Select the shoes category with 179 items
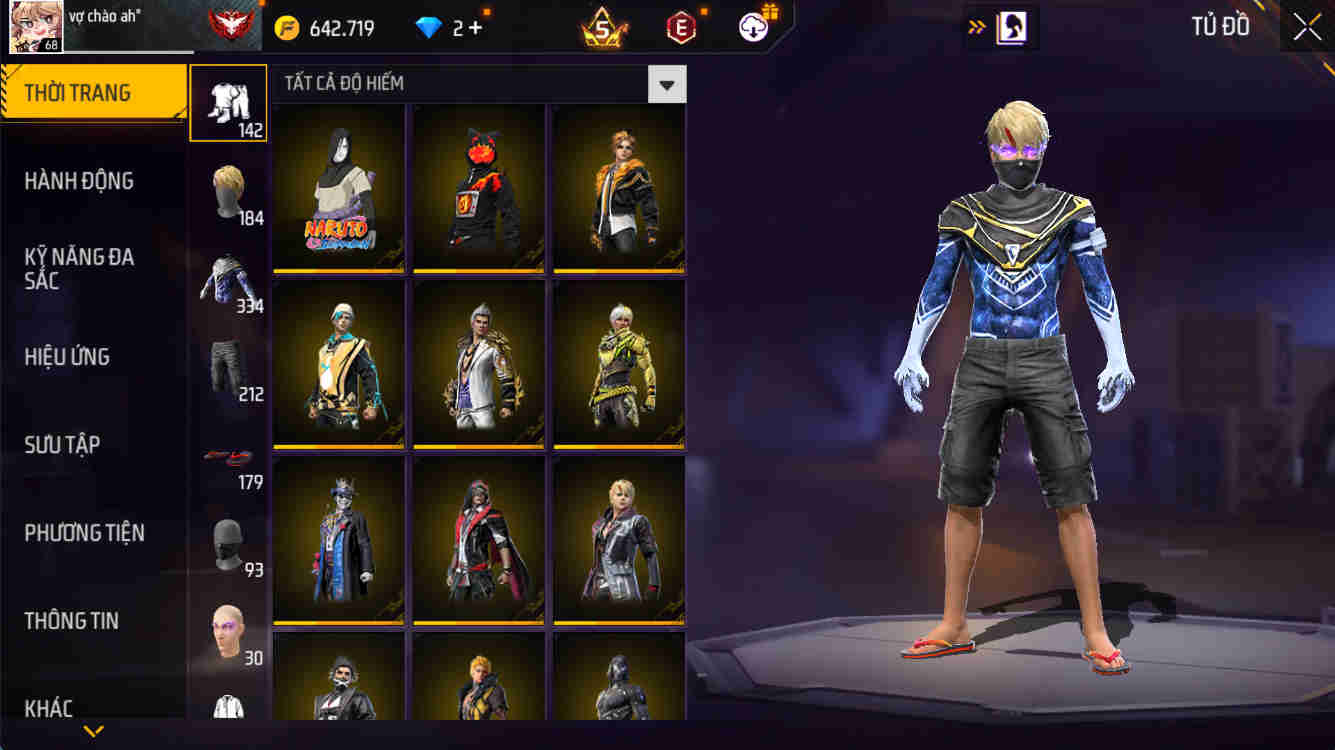The height and width of the screenshot is (750, 1335). coord(228,455)
